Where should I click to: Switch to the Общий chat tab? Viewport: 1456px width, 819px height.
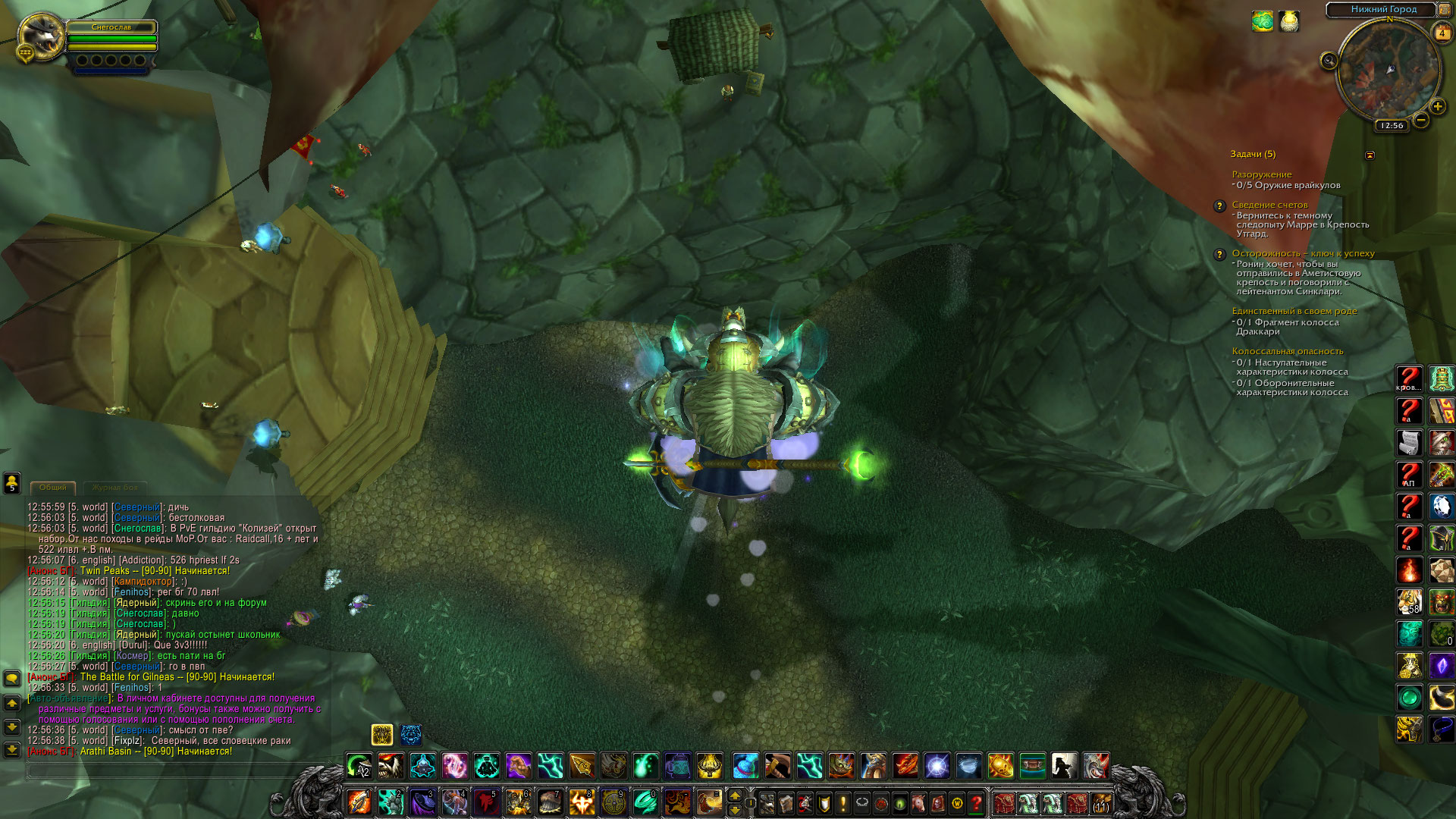click(x=53, y=488)
